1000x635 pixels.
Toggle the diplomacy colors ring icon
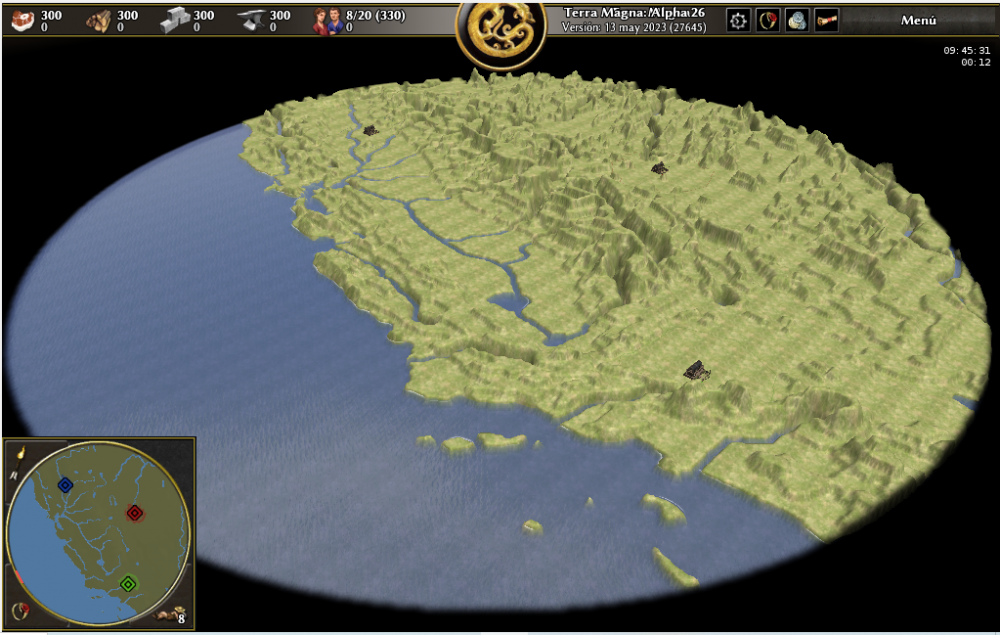point(20,610)
